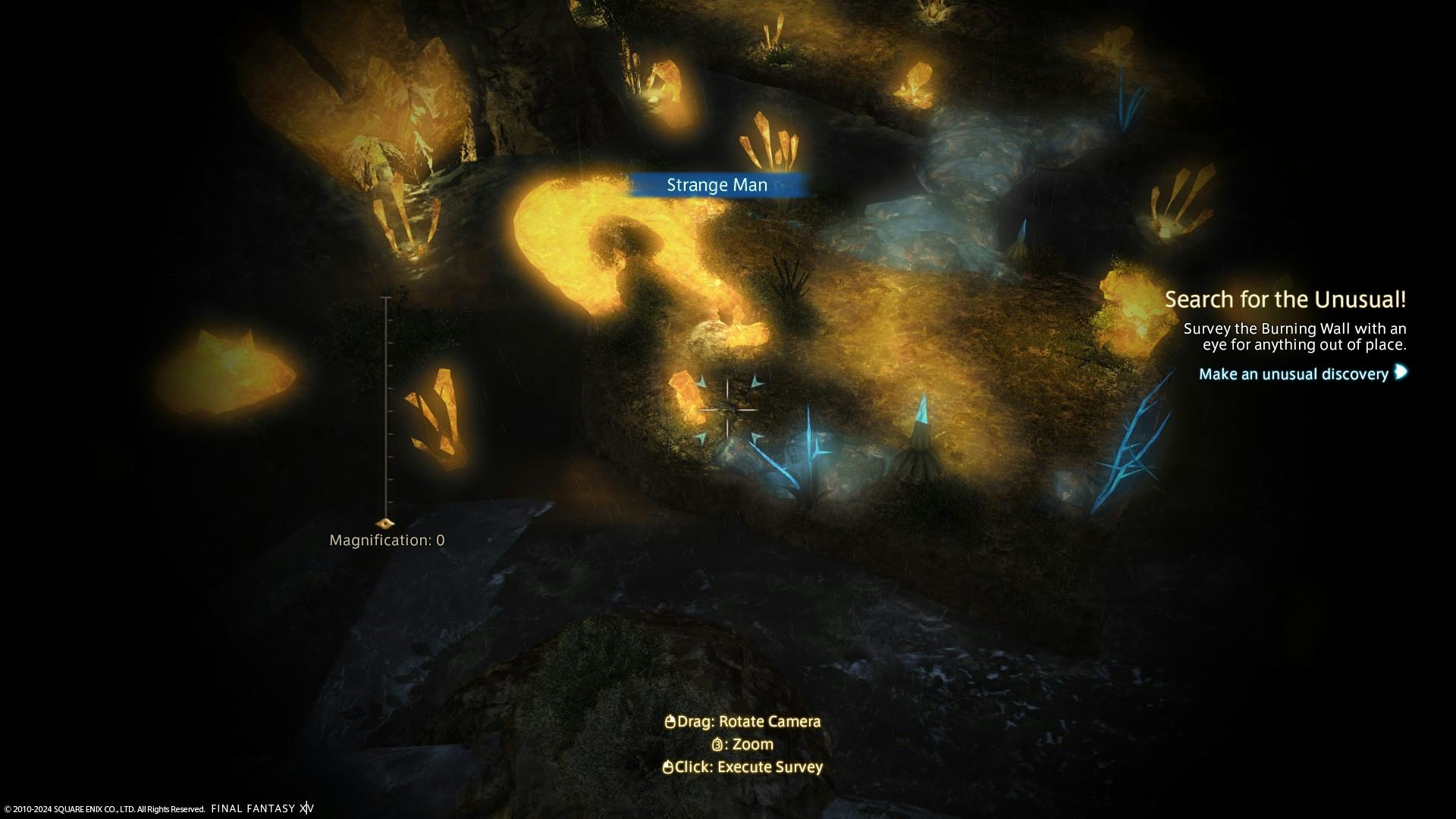The width and height of the screenshot is (1456, 819).
Task: Click the survey crosshair reticle
Action: [x=730, y=409]
